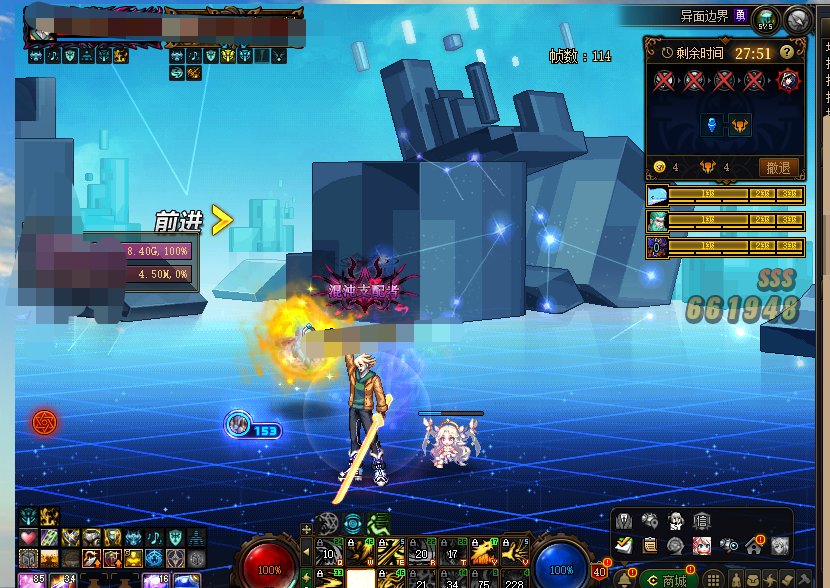Open the notification bell
Viewport: 830px width, 588px height.
[x=625, y=578]
